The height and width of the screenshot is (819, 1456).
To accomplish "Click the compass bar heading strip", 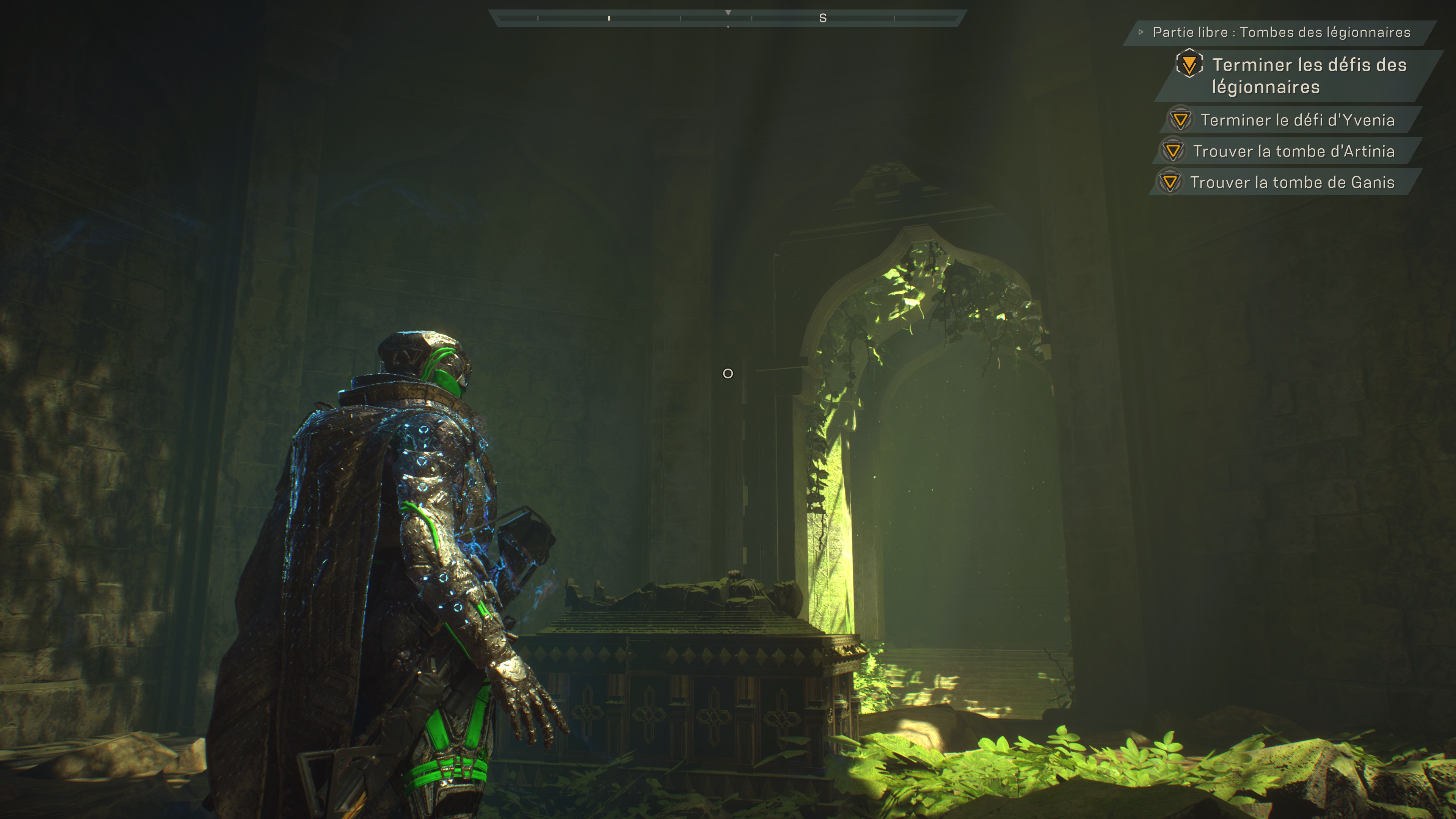I will coord(728,18).
